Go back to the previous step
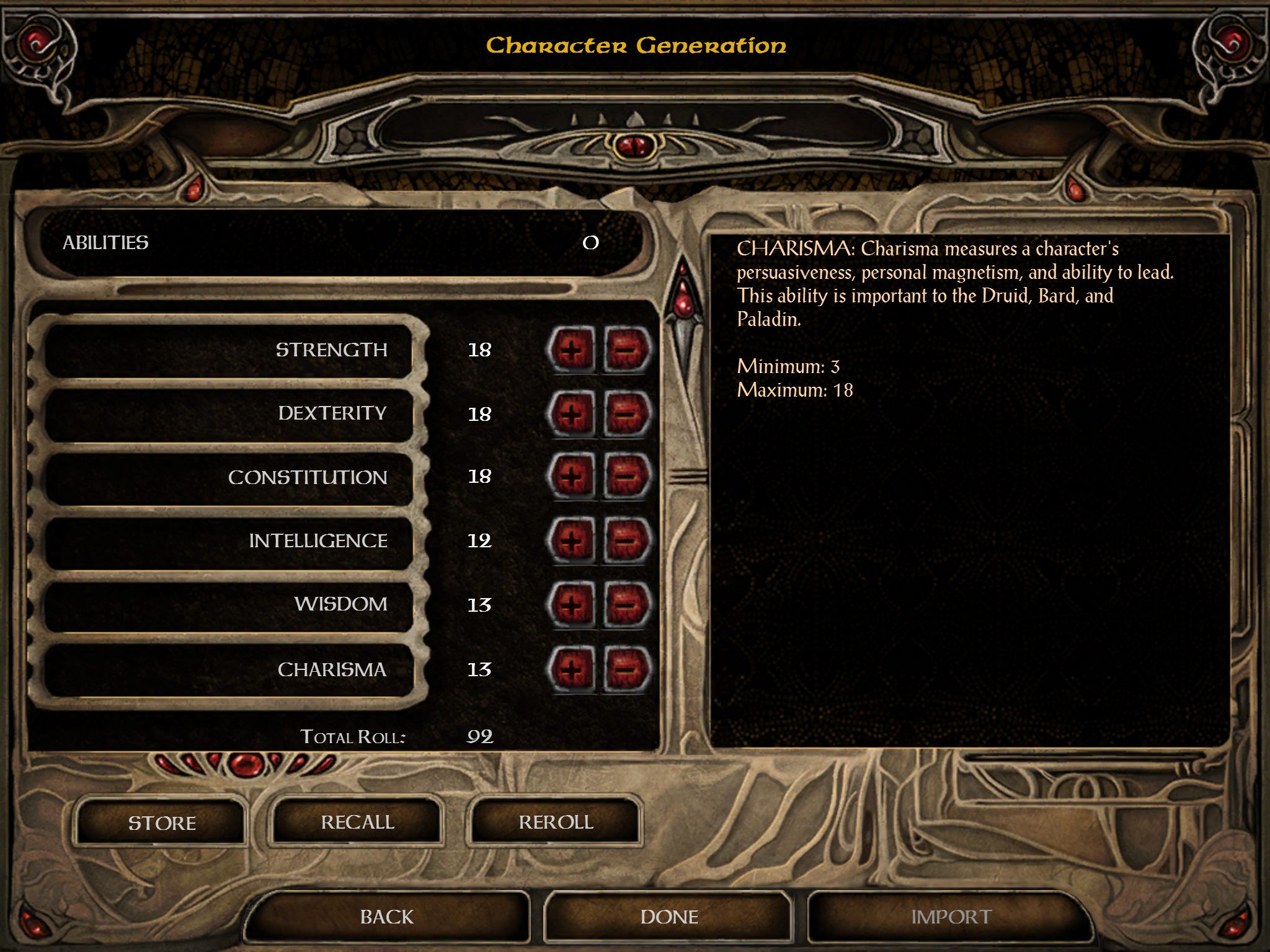The height and width of the screenshot is (952, 1270). [386, 917]
